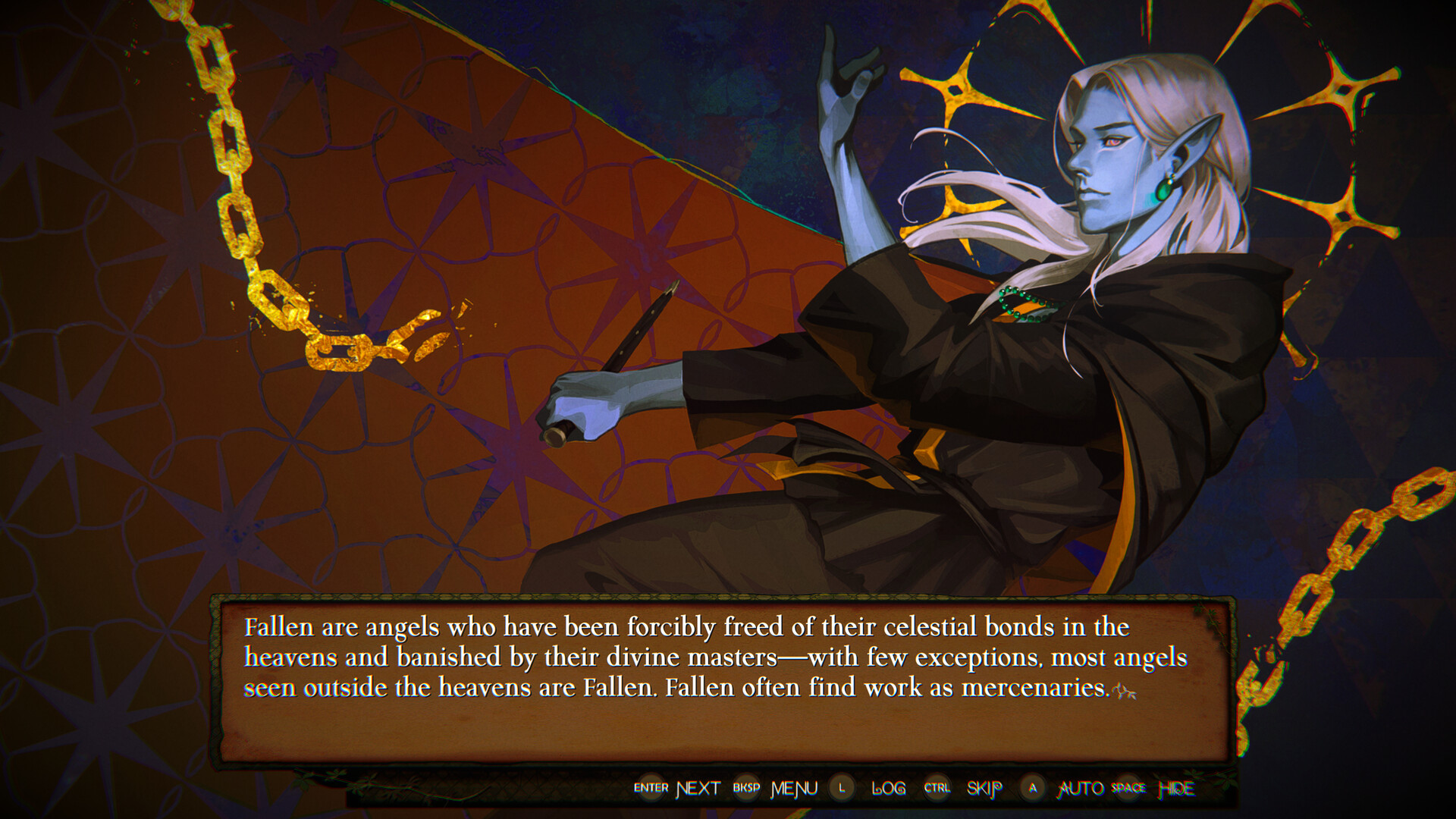HIDE the dialogue textbox
Viewport: 1456px width, 819px height.
1176,788
